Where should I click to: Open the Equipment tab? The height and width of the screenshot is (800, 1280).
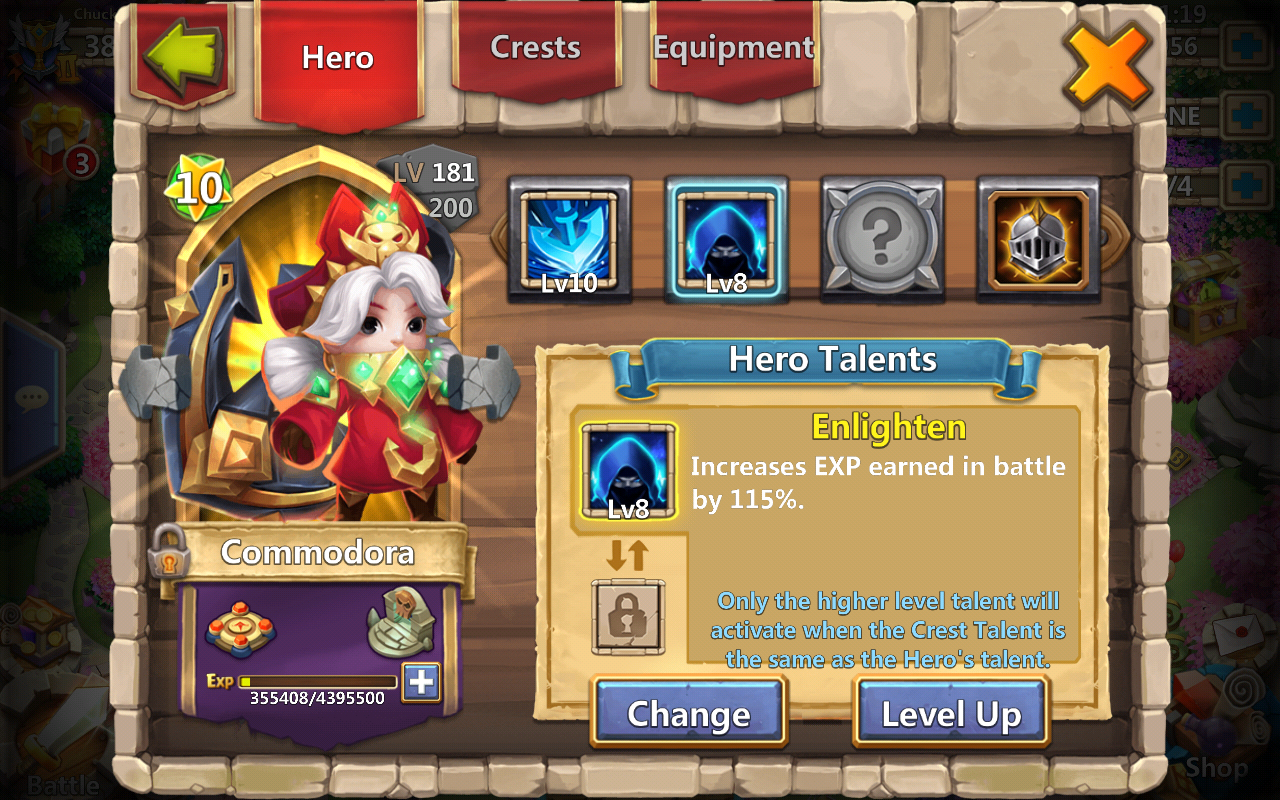pos(733,48)
